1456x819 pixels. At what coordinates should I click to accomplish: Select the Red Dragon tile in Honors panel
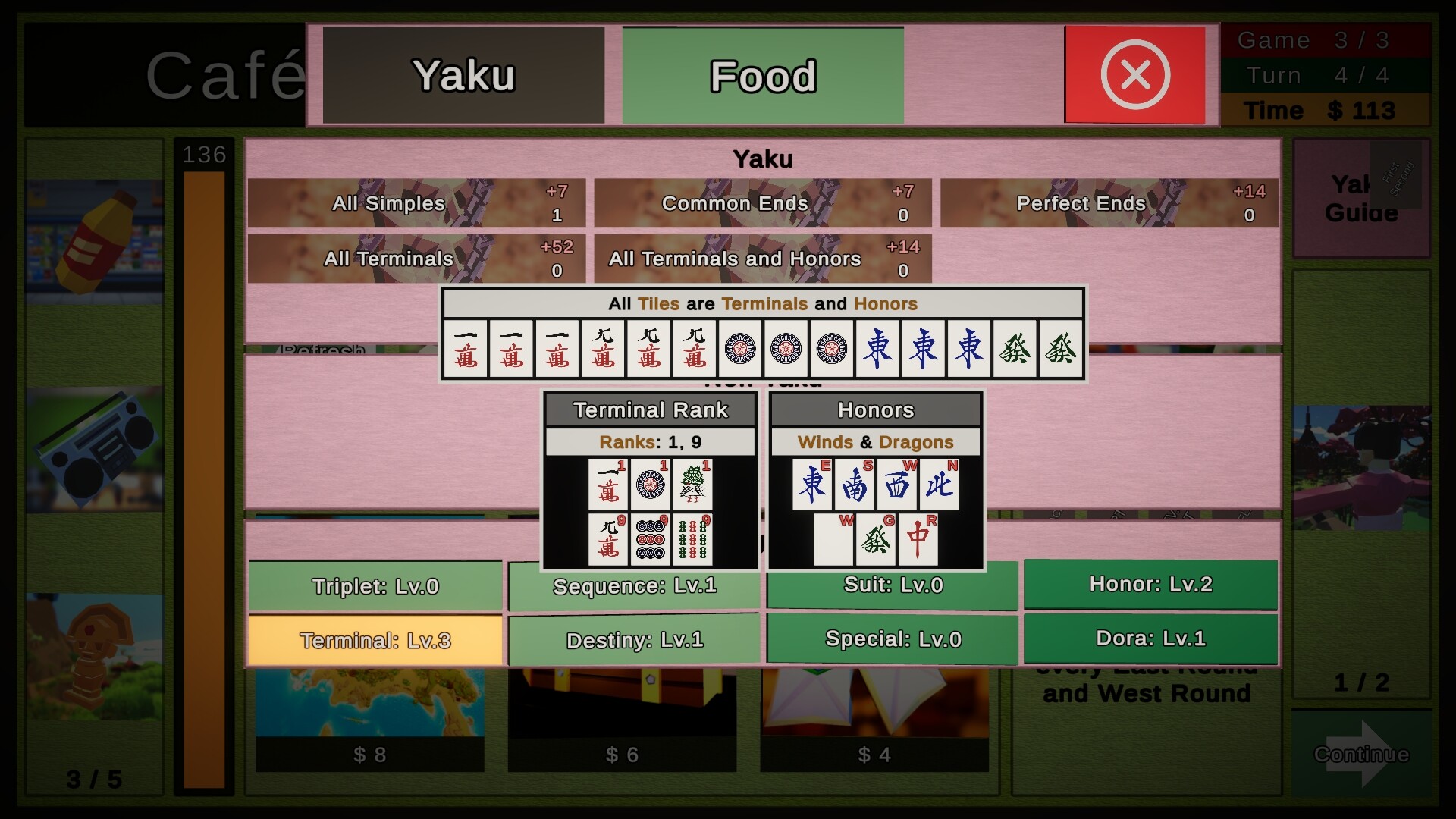pyautogui.click(x=919, y=540)
